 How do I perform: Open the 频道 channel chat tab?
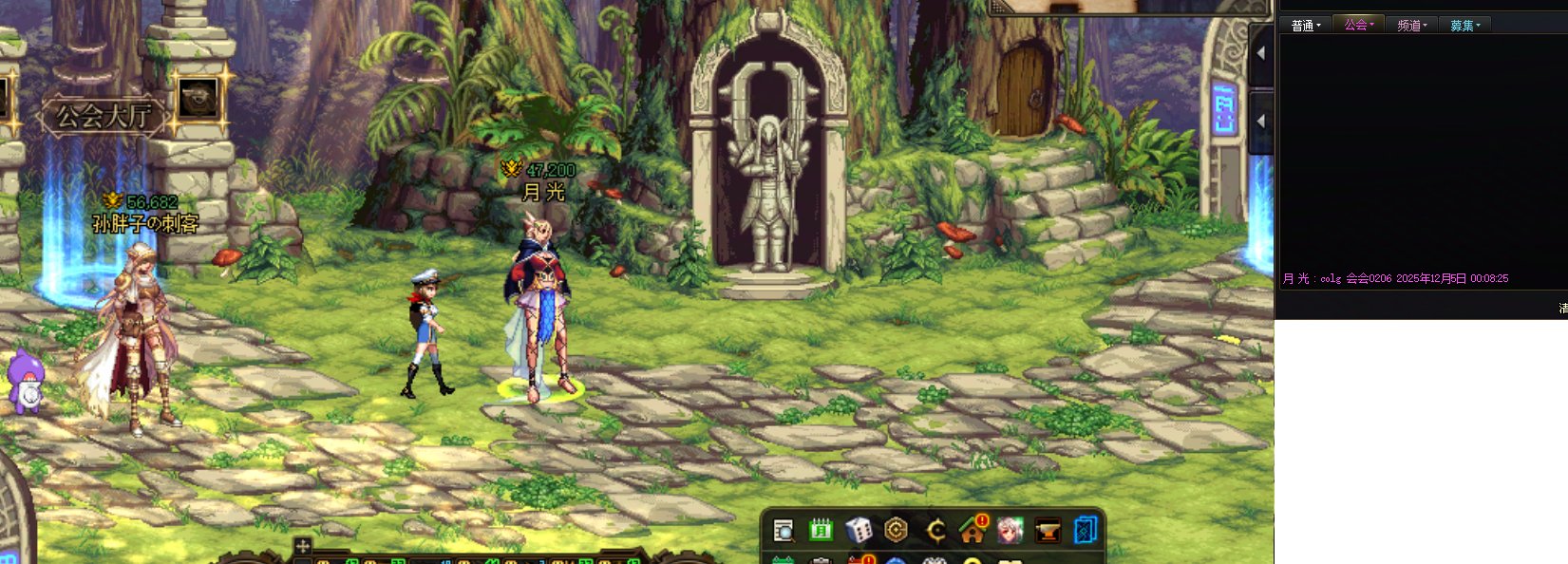tap(1412, 26)
